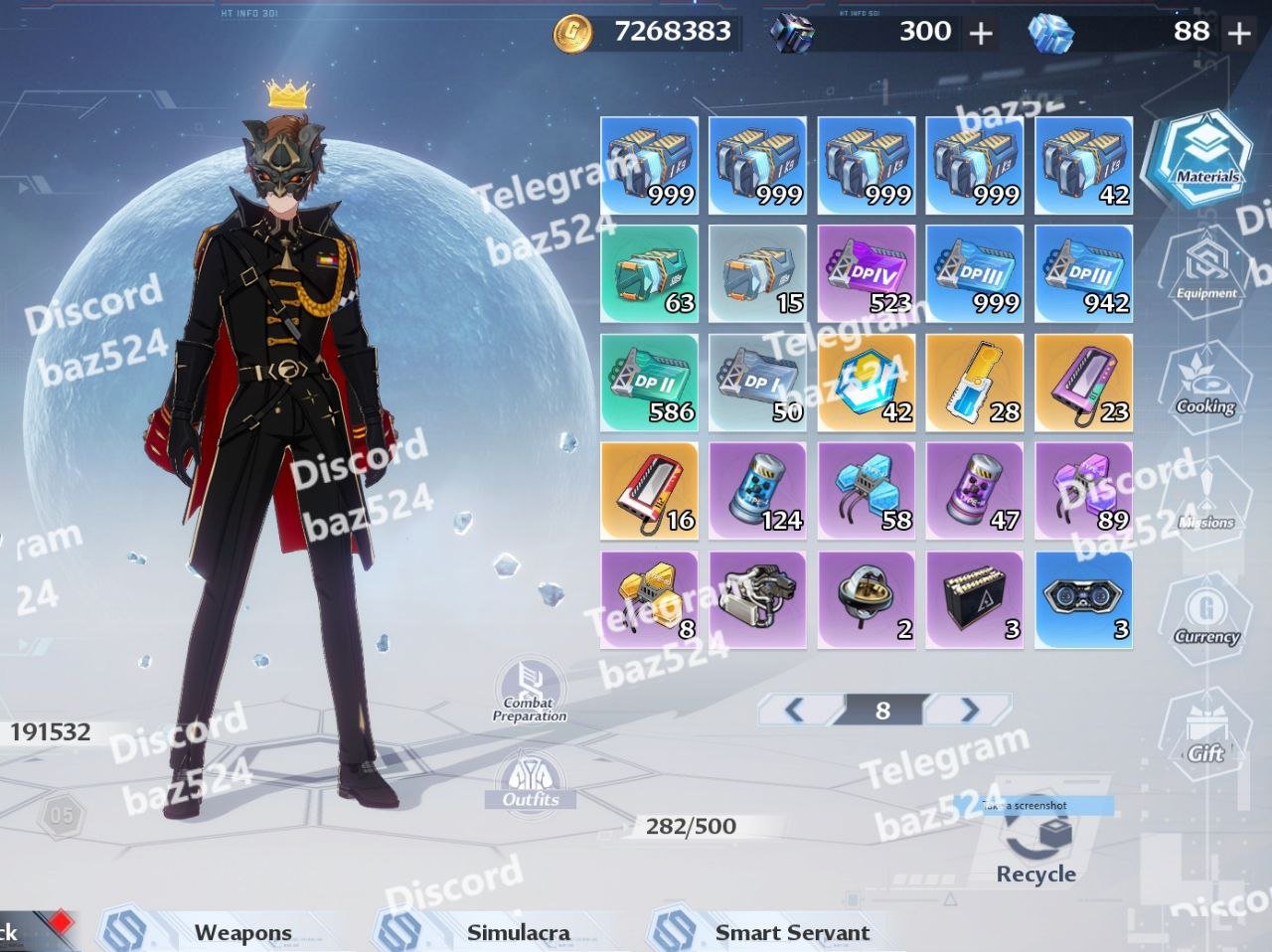Open the Outfits wardrobe

coord(531,781)
